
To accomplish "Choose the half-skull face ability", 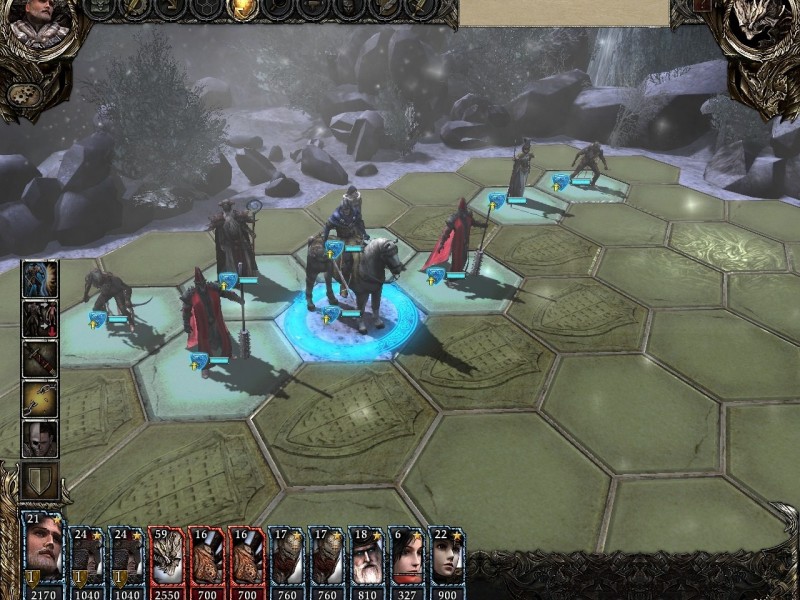I will 41,438.
